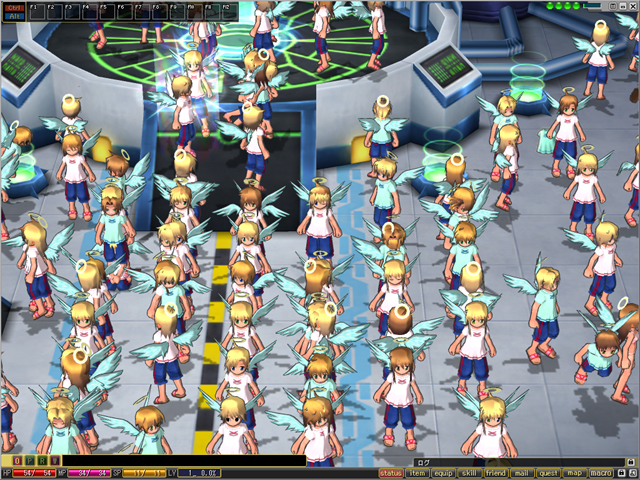Image resolution: width=640 pixels, height=480 pixels.
Task: Select the Ctrl hotkey bar toggle
Action: [x=14, y=6]
